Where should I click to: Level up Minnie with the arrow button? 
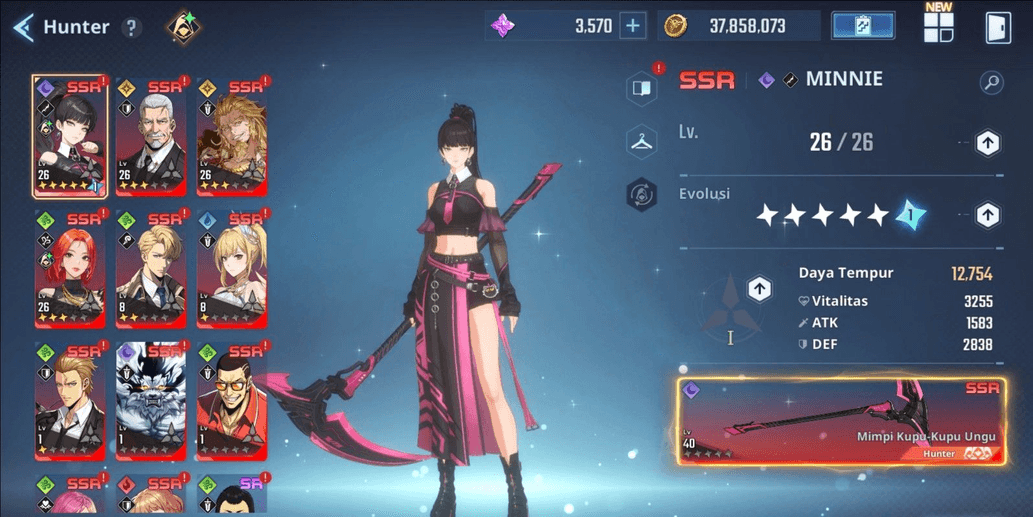(987, 143)
